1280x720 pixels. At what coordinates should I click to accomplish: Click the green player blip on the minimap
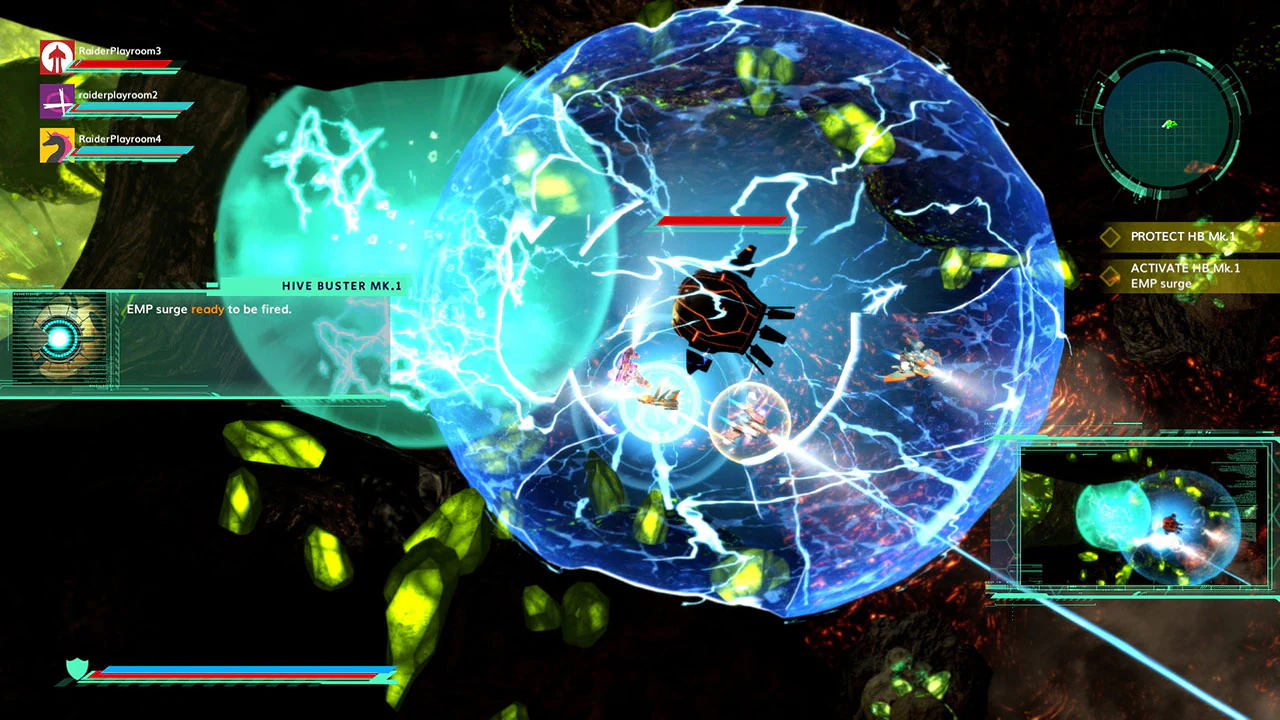click(1168, 126)
